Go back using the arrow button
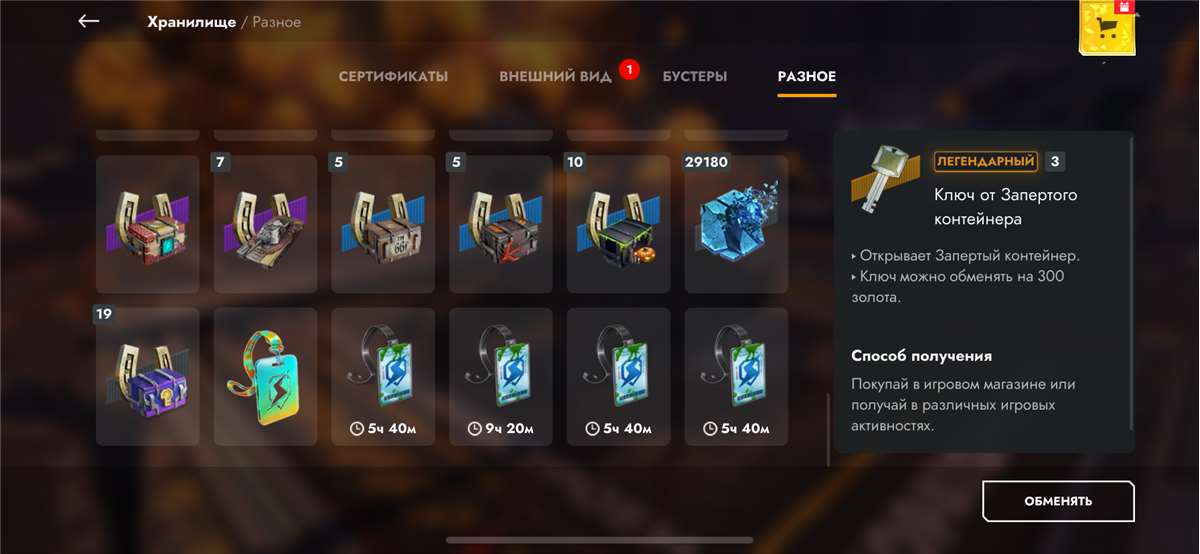Viewport: 1200px width, 554px height. click(x=89, y=21)
